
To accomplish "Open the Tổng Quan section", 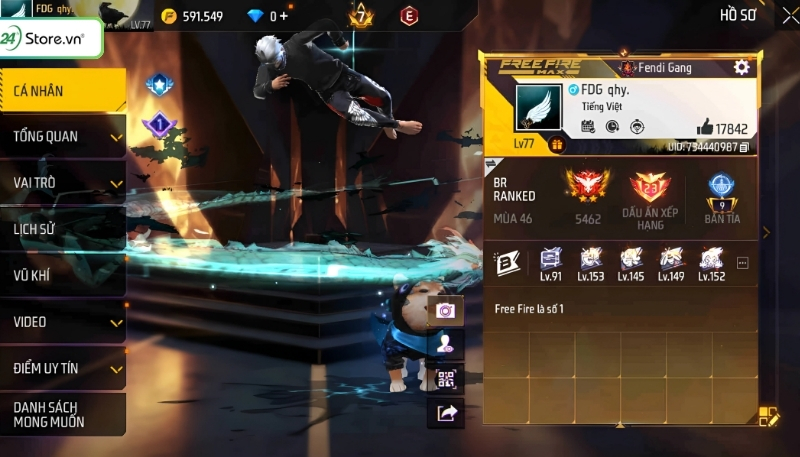I will tap(62, 136).
